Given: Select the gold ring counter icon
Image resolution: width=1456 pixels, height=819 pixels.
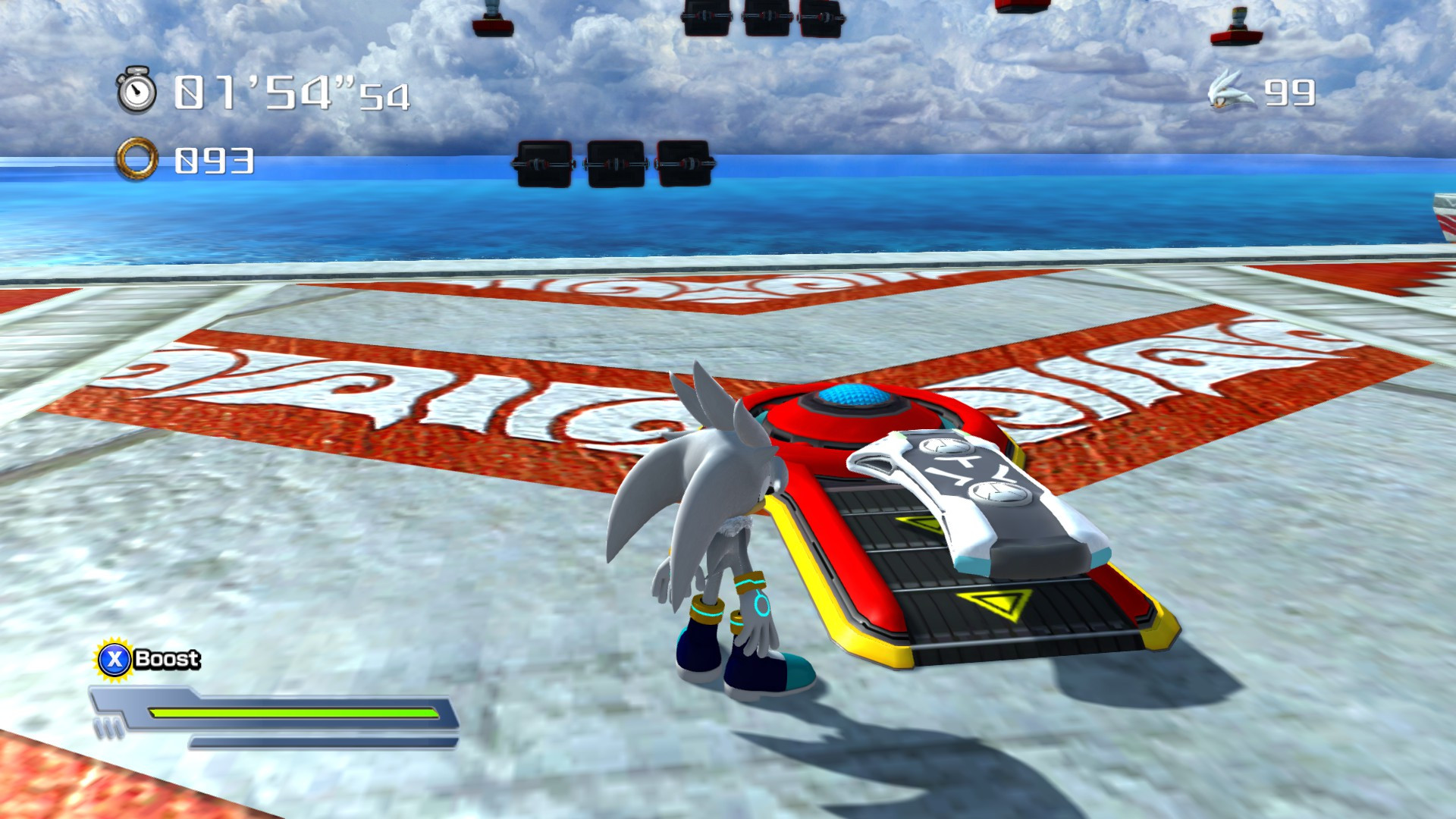Looking at the screenshot, I should [x=136, y=160].
